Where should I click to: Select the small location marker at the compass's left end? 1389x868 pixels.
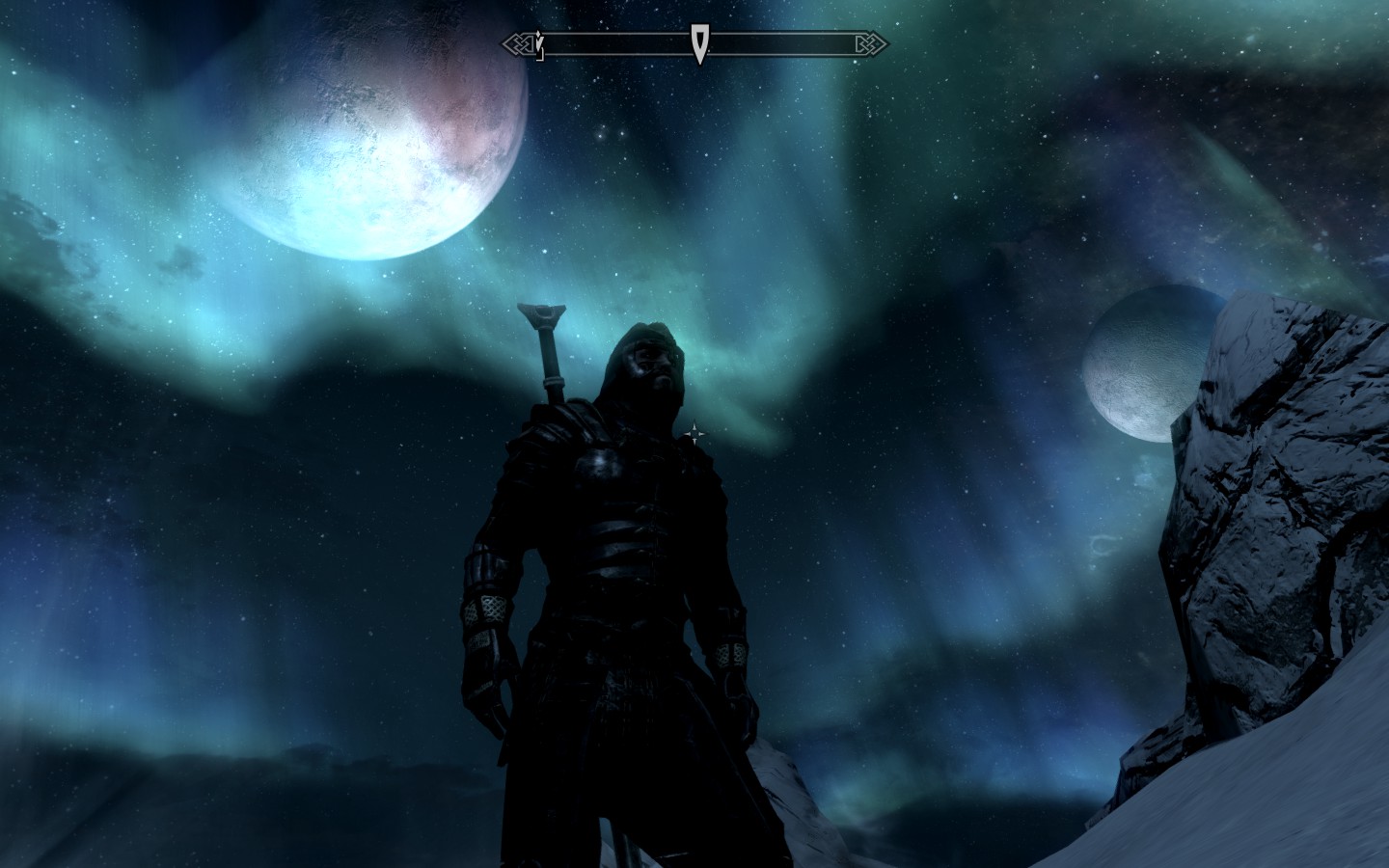(539, 45)
